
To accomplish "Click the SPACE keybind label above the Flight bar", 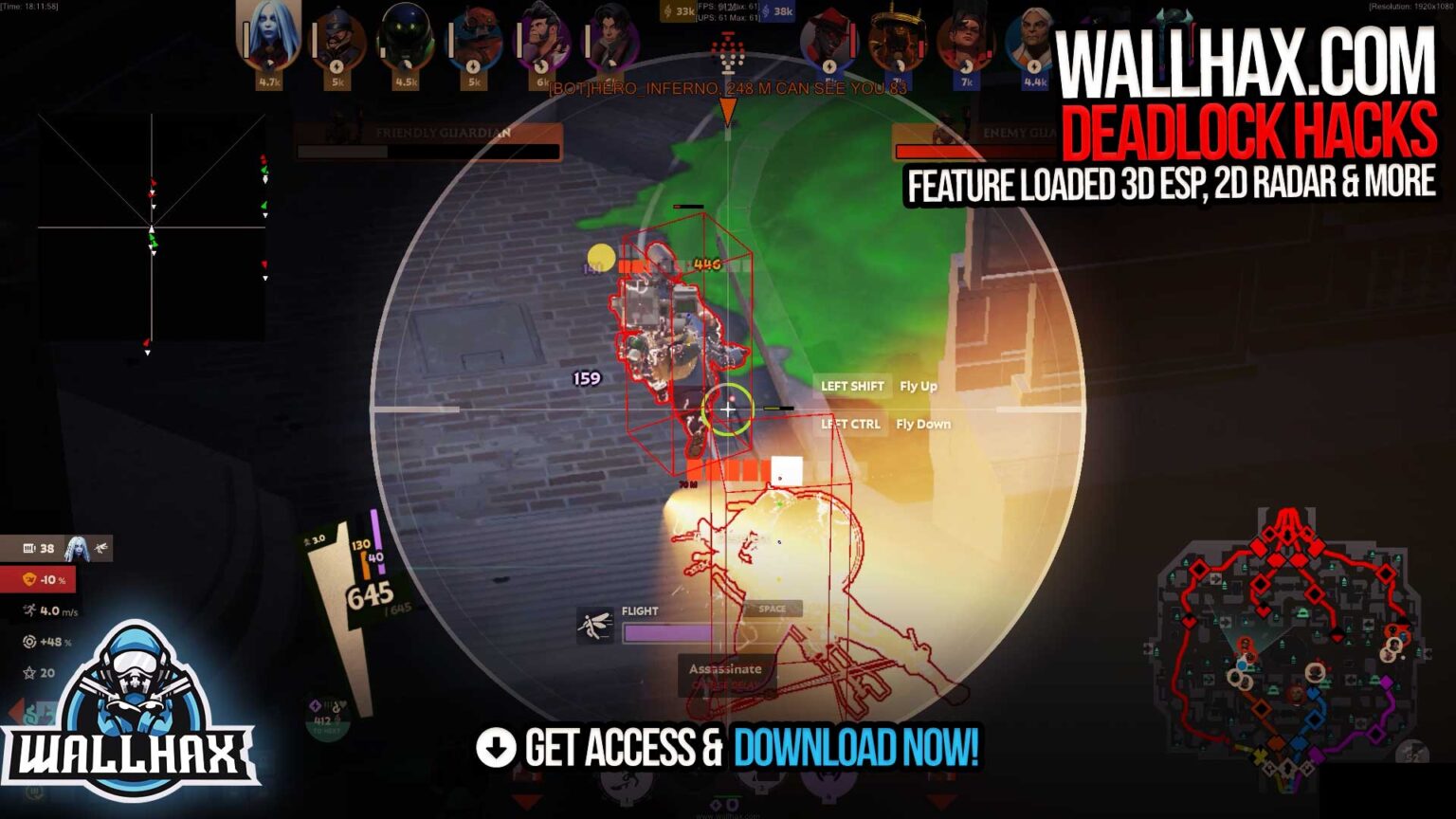I will [x=772, y=610].
